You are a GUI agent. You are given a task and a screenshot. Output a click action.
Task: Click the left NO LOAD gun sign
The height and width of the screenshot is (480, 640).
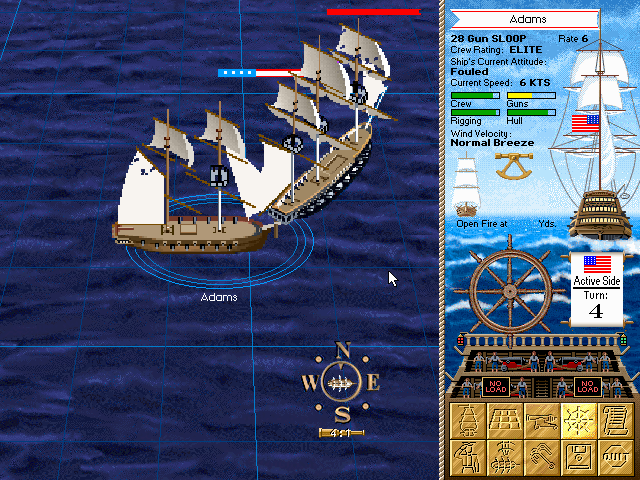tap(497, 386)
